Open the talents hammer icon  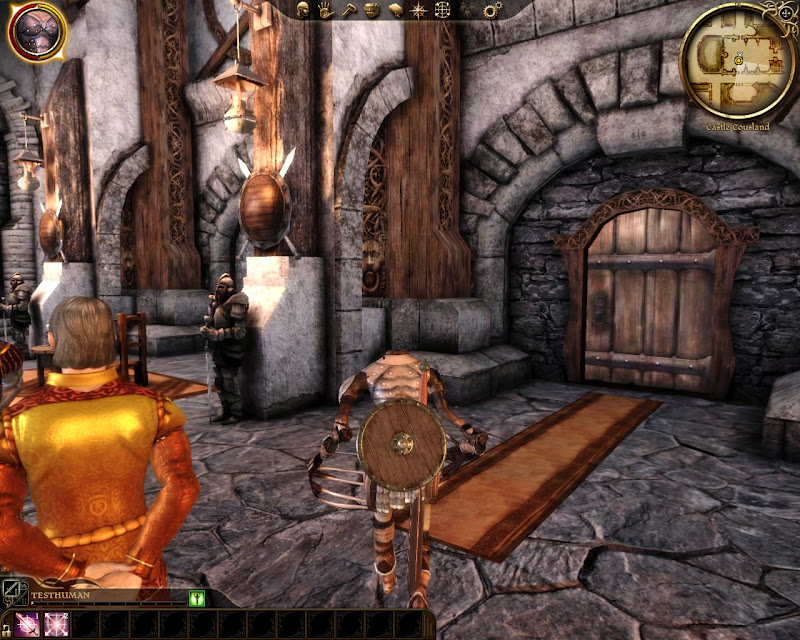tap(348, 10)
